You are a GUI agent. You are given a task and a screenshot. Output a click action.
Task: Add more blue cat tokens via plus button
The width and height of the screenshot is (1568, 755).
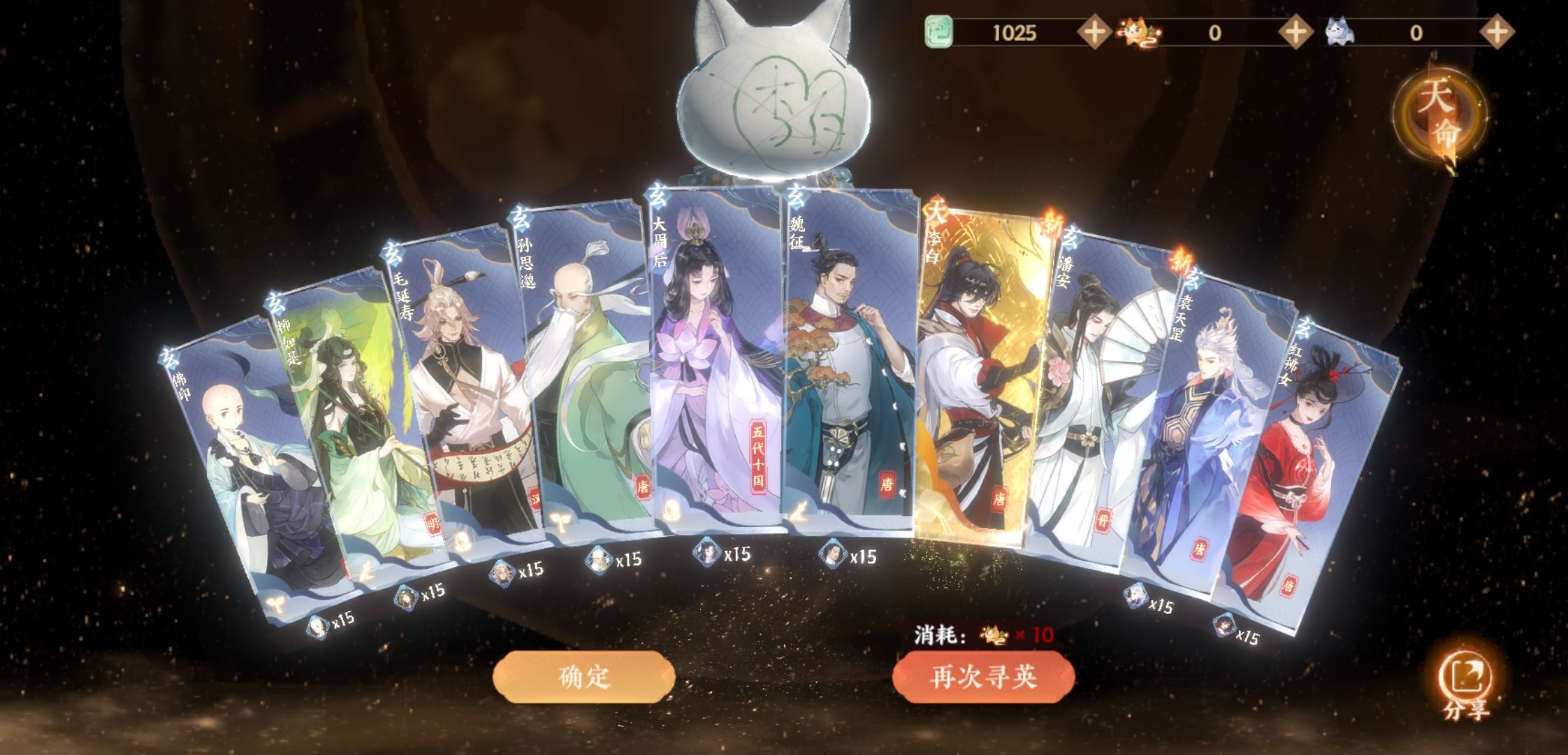1496,32
